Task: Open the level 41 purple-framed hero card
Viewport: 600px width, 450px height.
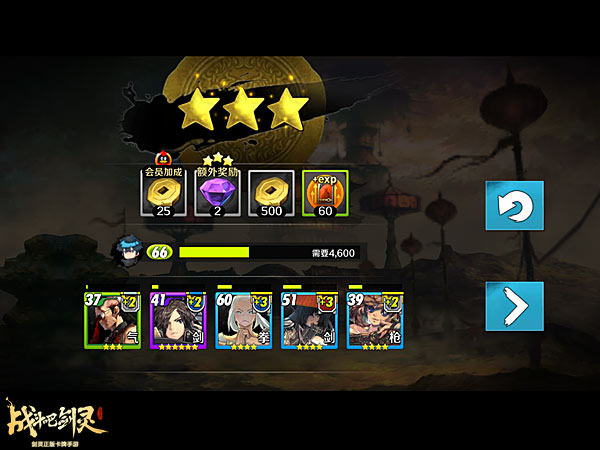Action: 178,320
